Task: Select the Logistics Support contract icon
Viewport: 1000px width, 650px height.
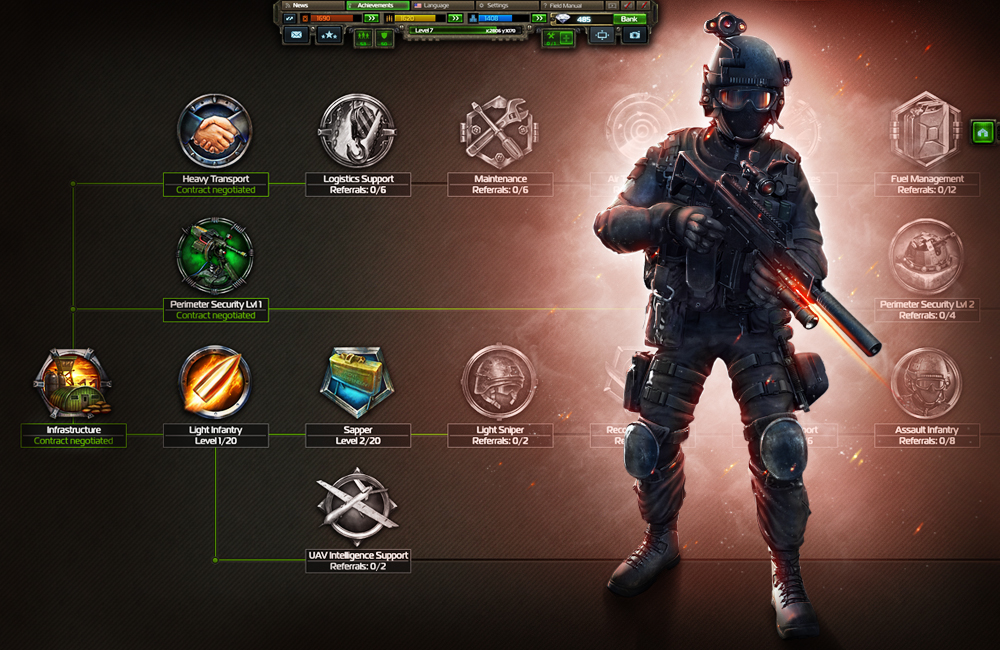Action: click(x=357, y=132)
